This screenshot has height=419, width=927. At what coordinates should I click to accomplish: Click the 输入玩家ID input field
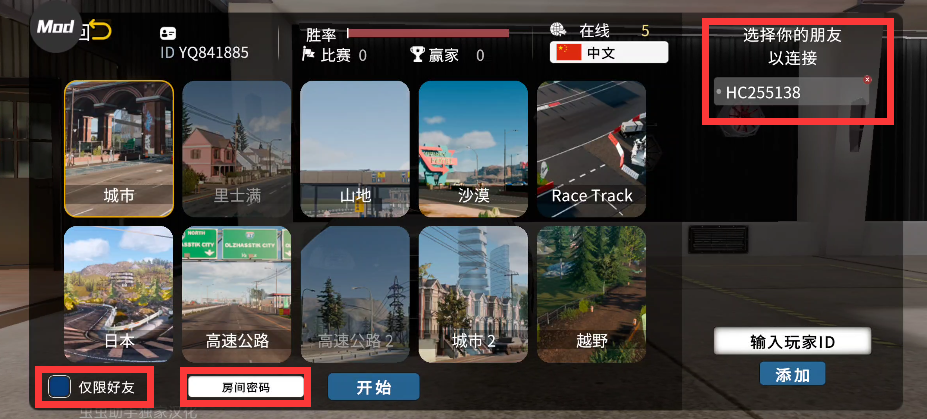tap(792, 342)
